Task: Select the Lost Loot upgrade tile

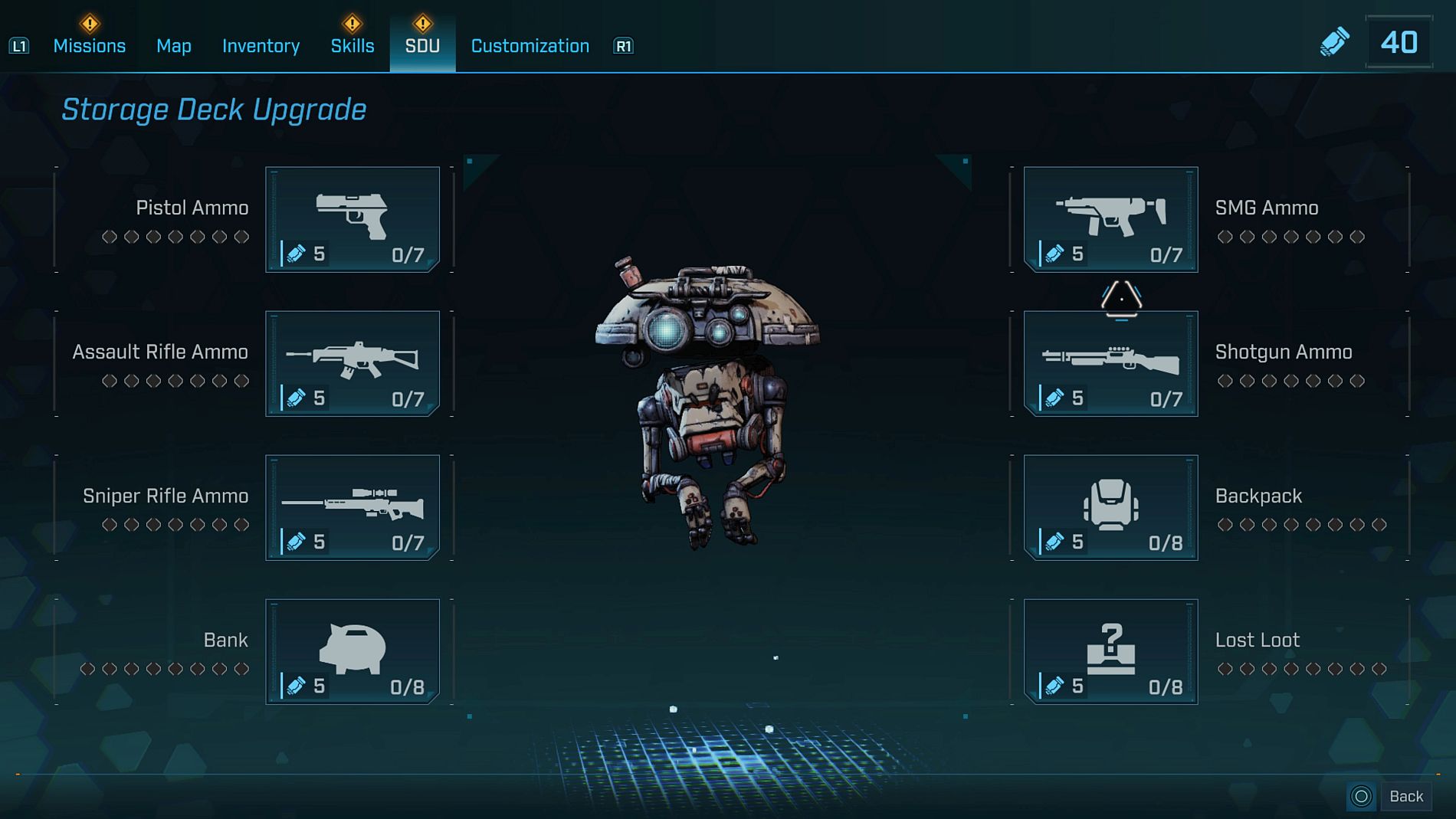Action: click(x=1110, y=651)
